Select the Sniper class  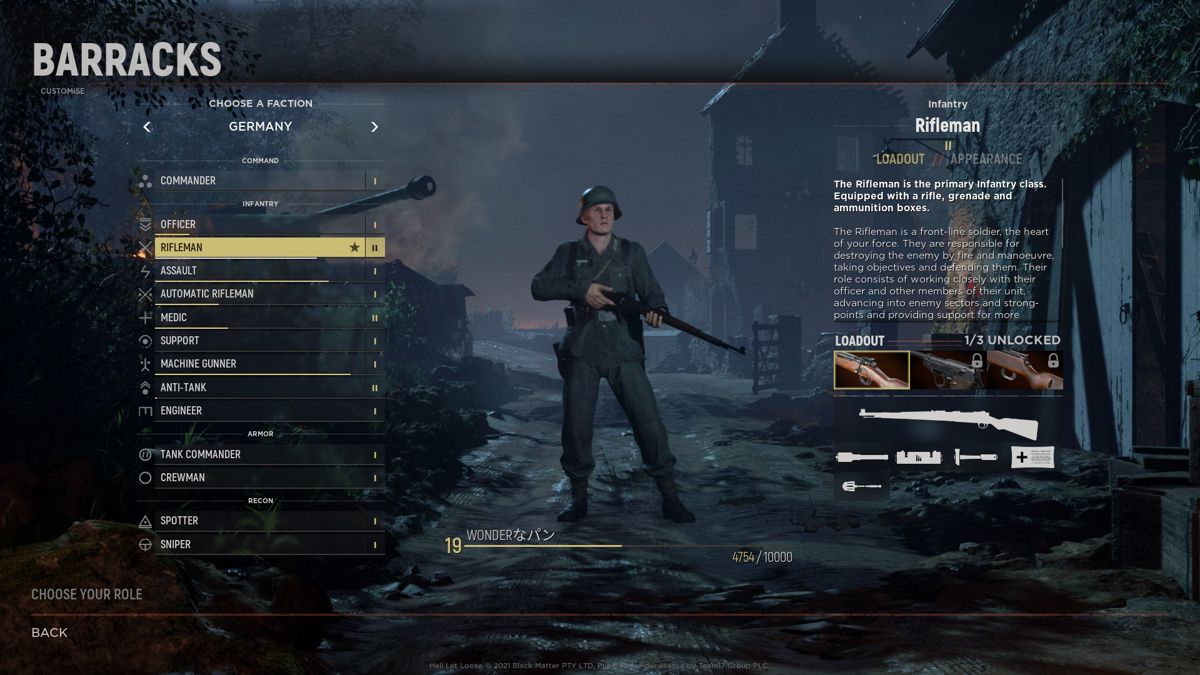260,545
